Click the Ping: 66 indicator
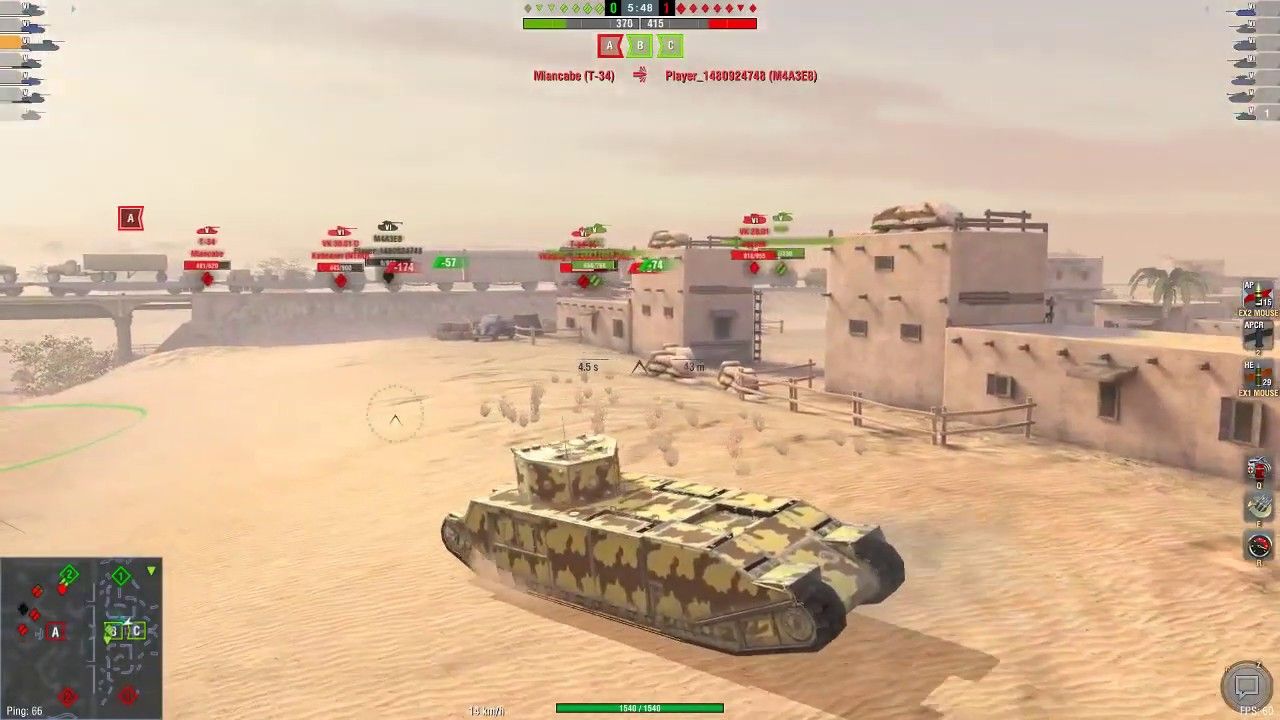1280x720 pixels. point(25,711)
